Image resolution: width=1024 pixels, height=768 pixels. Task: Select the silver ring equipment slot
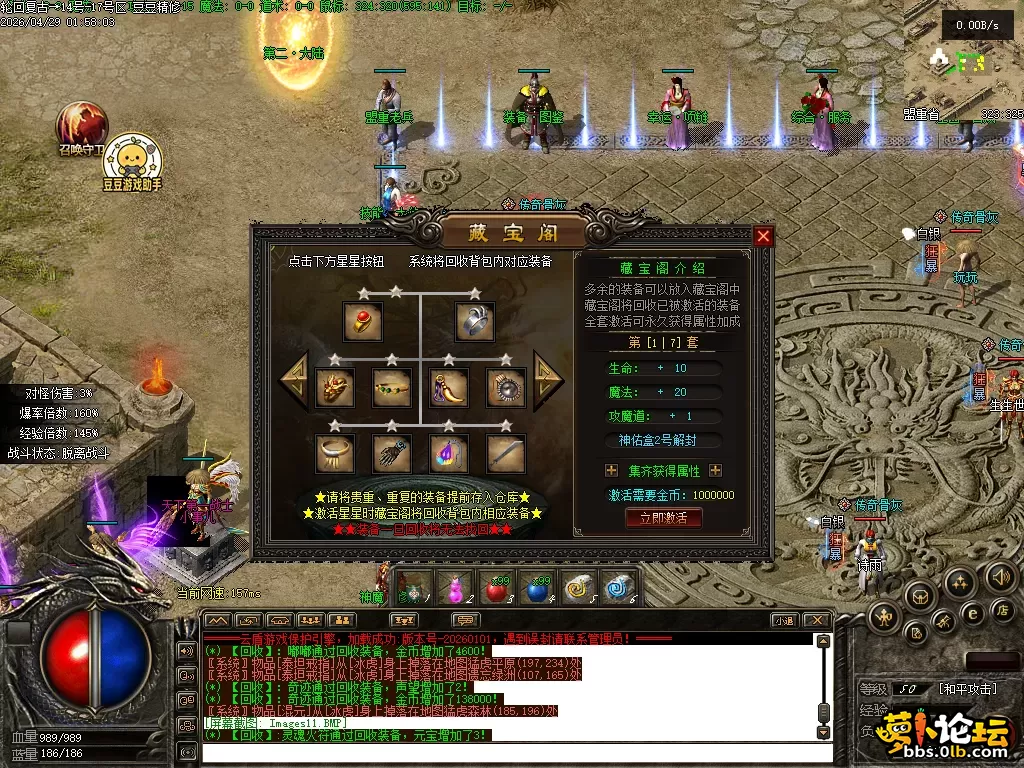pyautogui.click(x=476, y=322)
